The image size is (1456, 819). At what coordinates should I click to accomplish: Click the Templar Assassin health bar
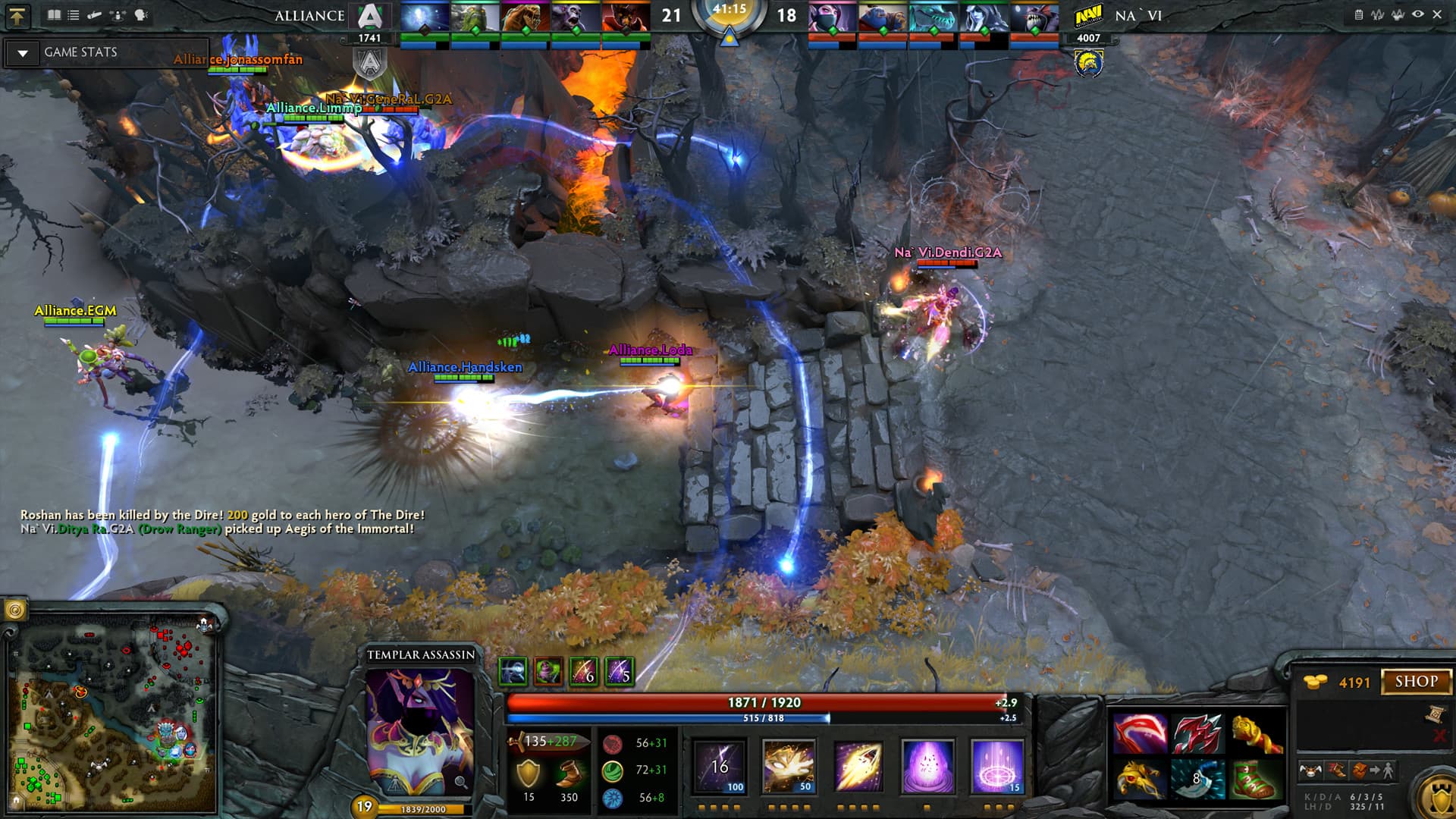pyautogui.click(x=758, y=704)
